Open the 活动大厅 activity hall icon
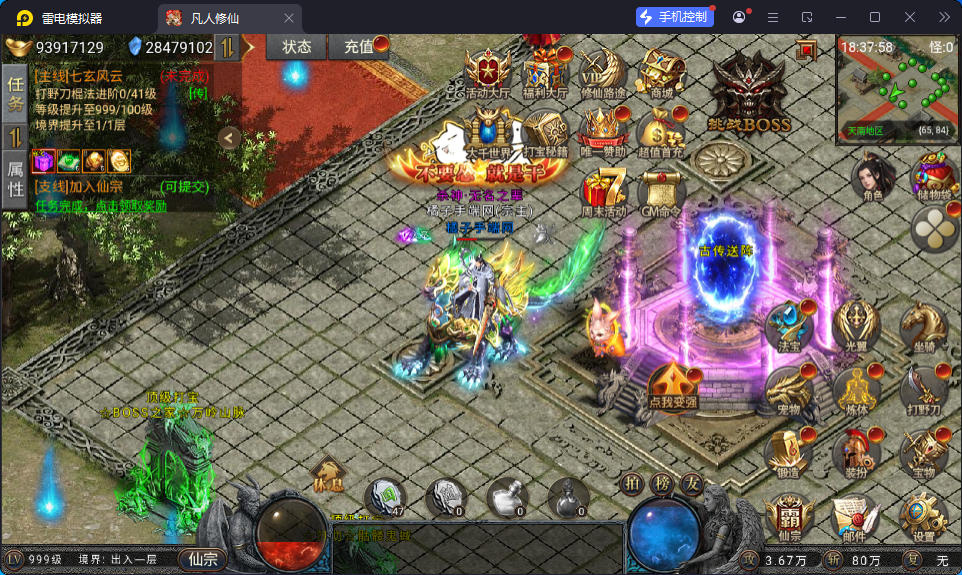The width and height of the screenshot is (962, 575). point(488,73)
